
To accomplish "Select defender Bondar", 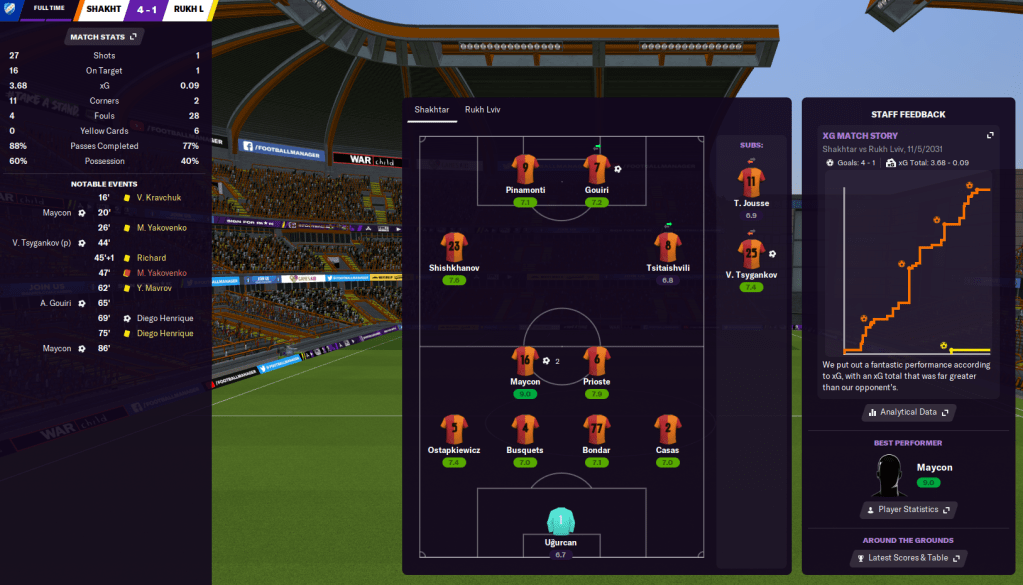I will (597, 430).
